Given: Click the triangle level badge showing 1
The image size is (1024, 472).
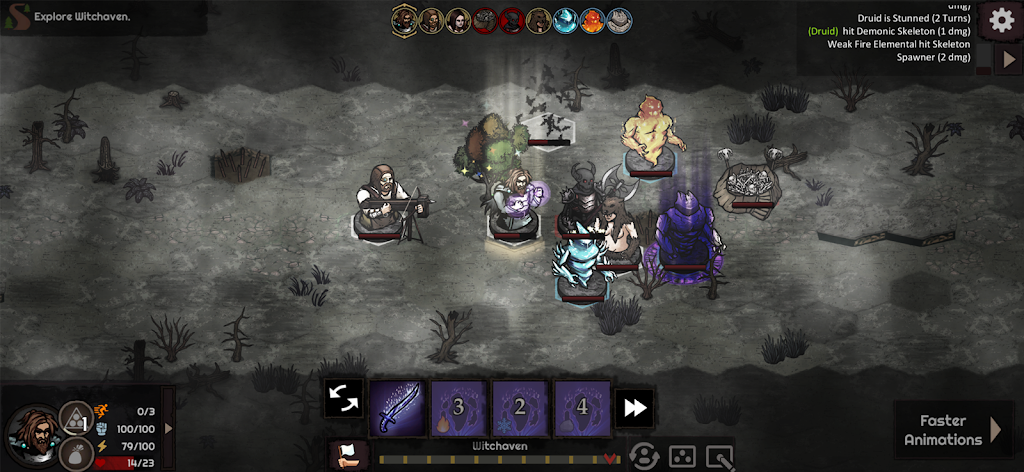Looking at the screenshot, I should (x=78, y=417).
